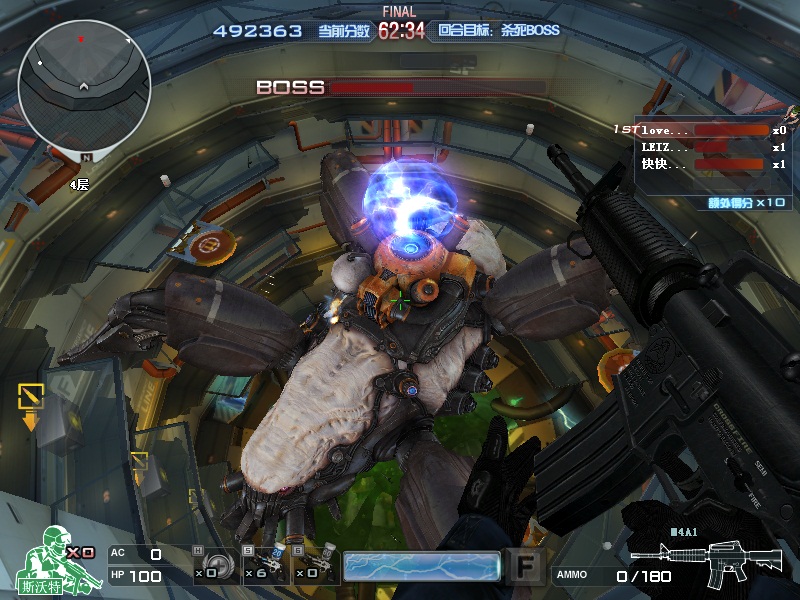Choose the syringe item slot showing x6
This screenshot has height=600, width=800.
(x=263, y=565)
